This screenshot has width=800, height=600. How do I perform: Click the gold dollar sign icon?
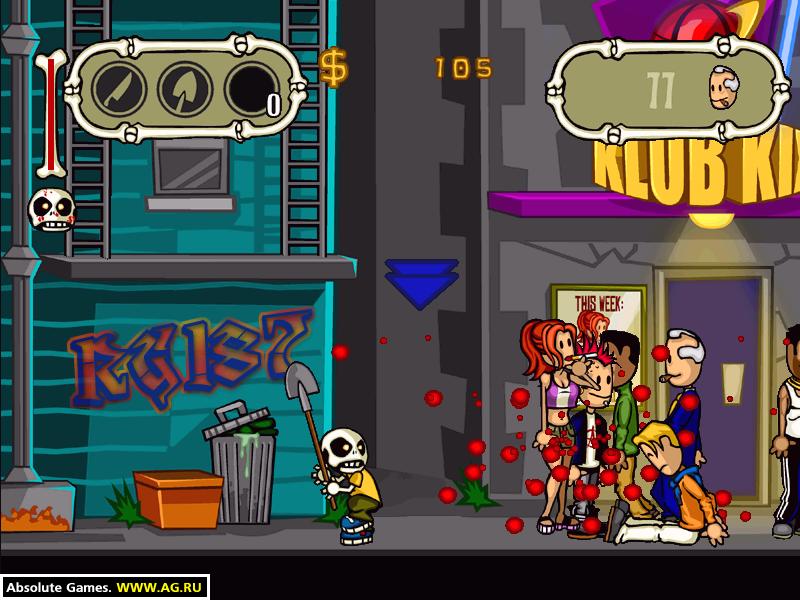coord(334,68)
